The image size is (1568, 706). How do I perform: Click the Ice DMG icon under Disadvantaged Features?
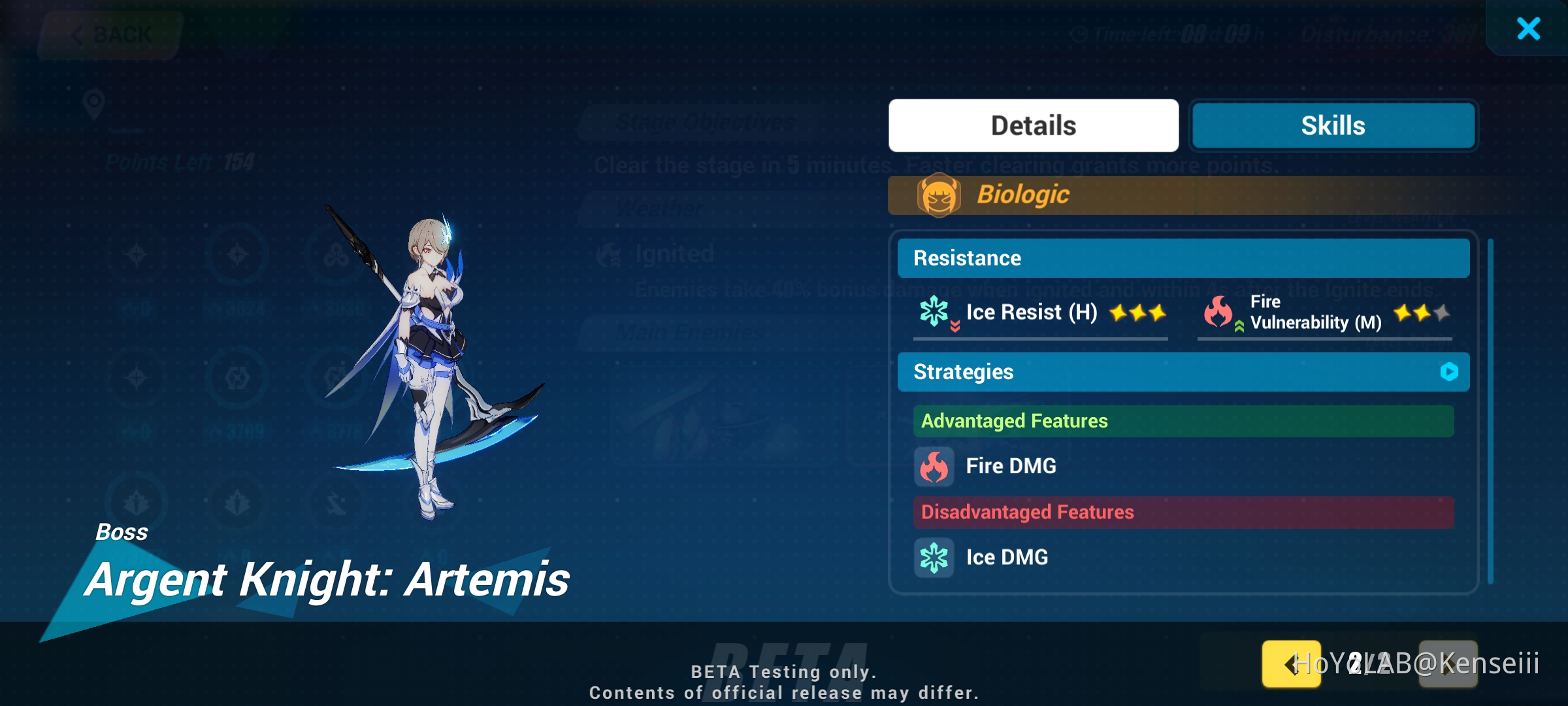coord(934,557)
